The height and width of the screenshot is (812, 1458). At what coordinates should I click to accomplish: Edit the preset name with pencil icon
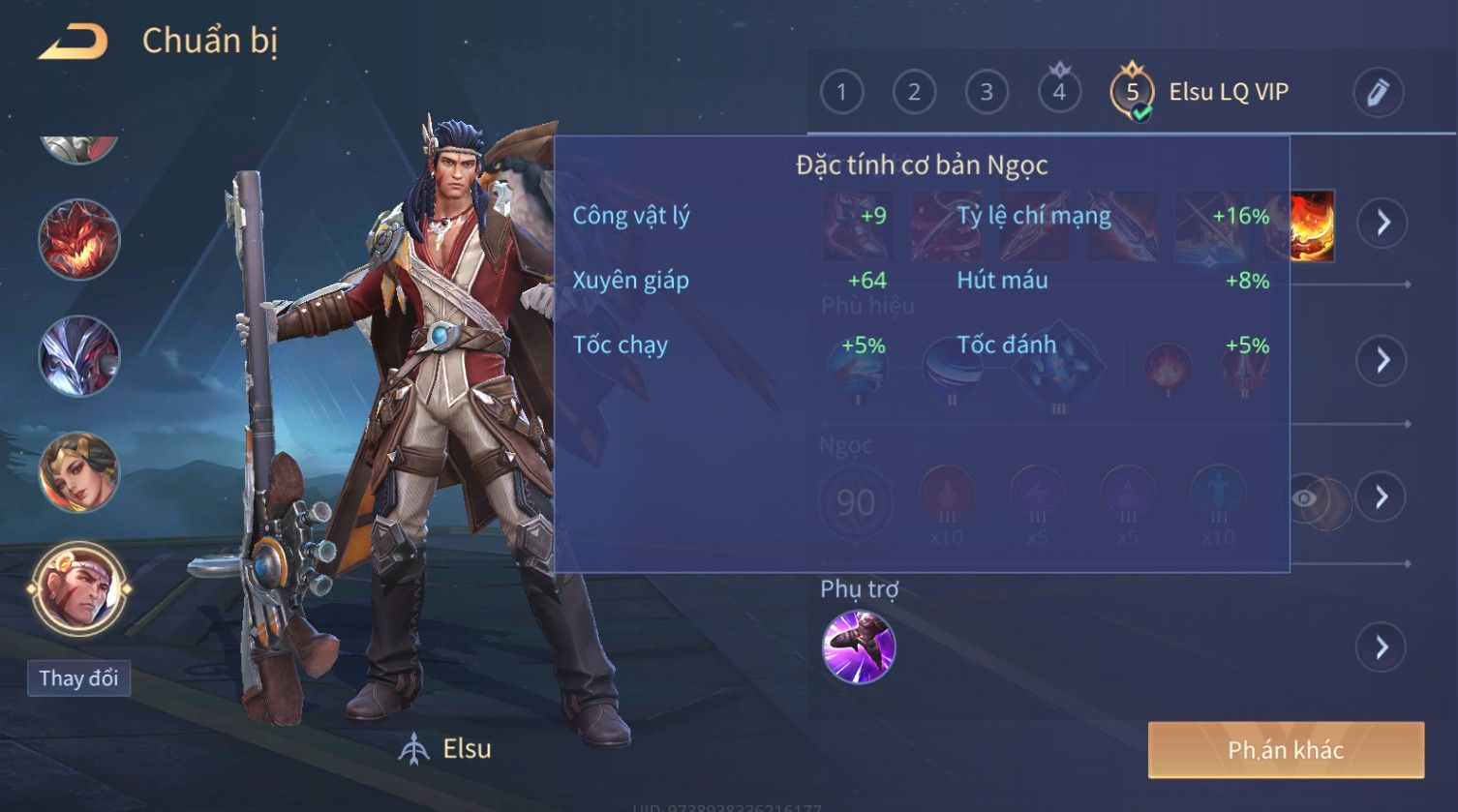[1378, 92]
